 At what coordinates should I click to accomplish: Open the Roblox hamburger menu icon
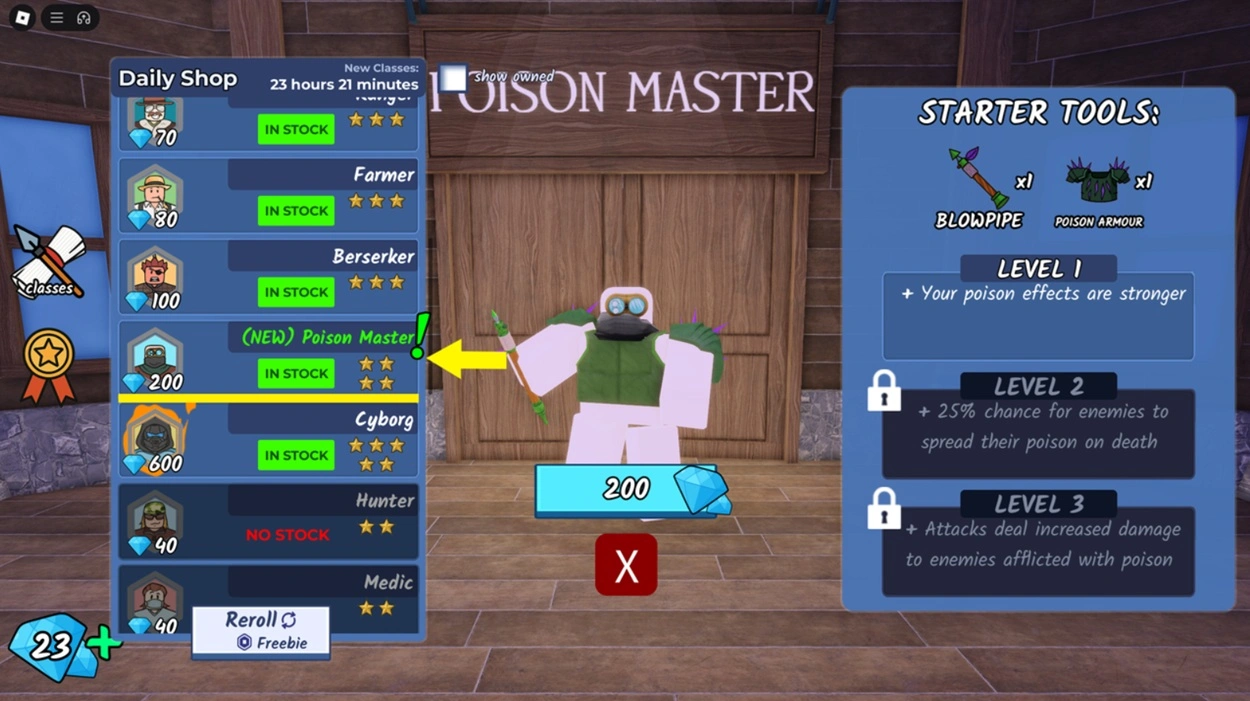click(57, 18)
